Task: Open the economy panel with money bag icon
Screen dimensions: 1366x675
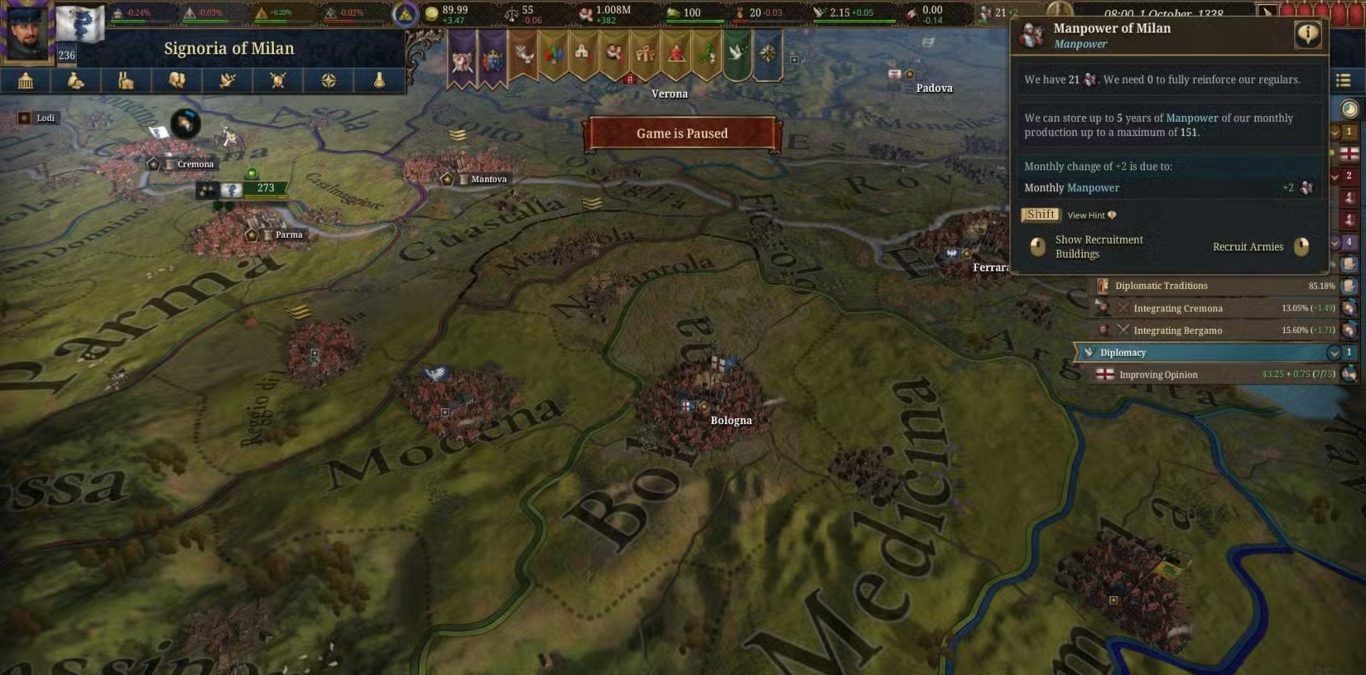Action: click(76, 80)
